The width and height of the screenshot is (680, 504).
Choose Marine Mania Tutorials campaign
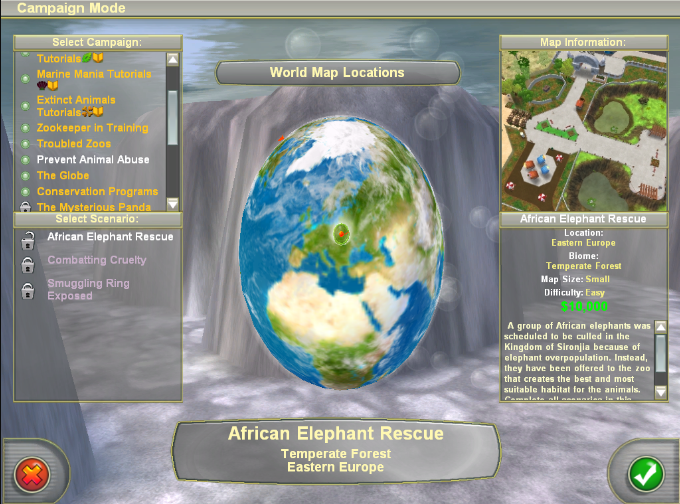pos(93,75)
